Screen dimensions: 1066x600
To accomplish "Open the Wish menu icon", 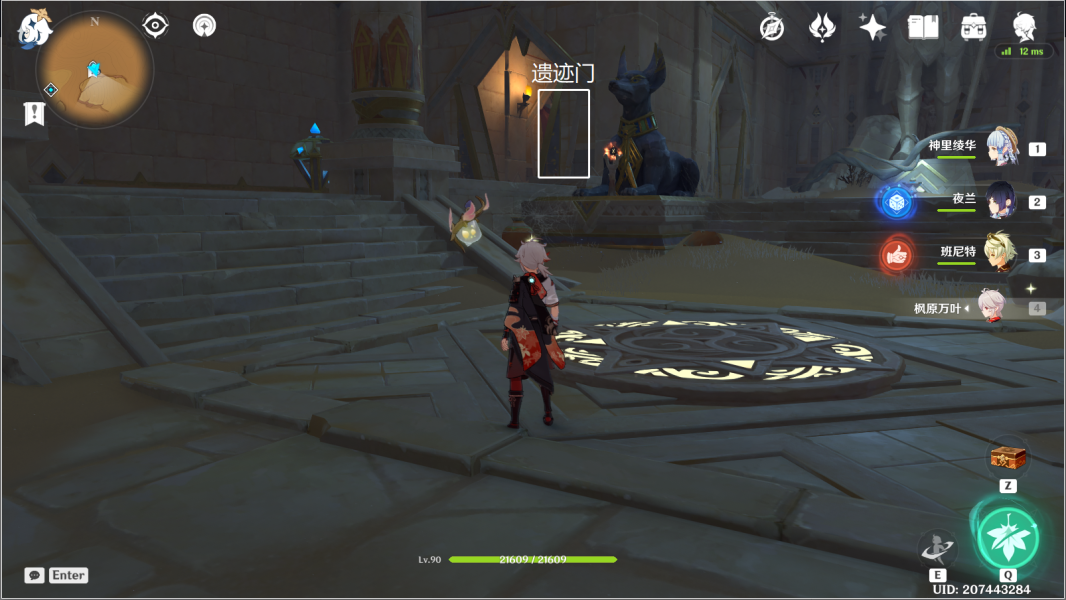I will click(x=822, y=28).
